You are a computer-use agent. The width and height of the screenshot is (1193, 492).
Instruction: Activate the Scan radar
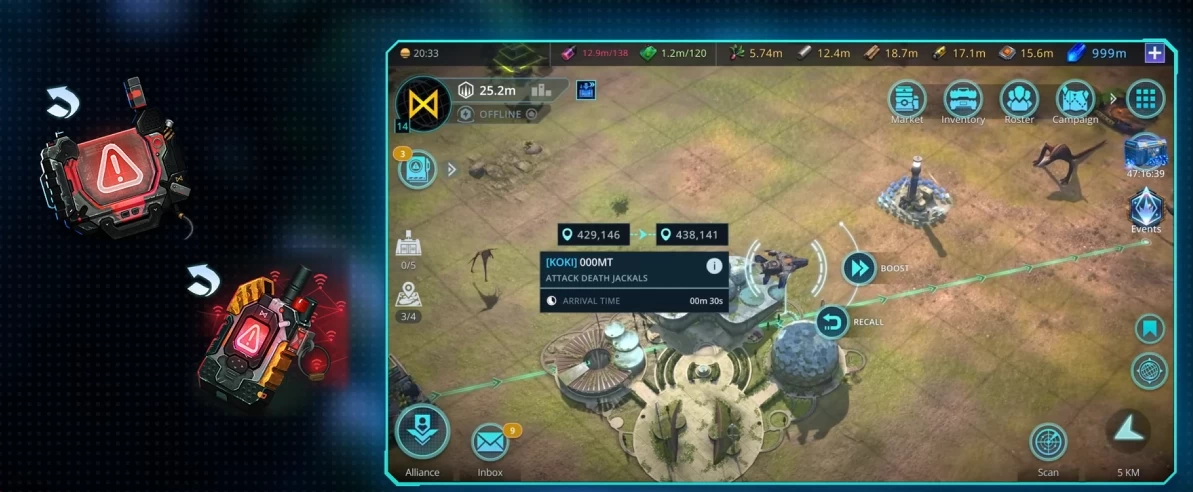[1048, 441]
